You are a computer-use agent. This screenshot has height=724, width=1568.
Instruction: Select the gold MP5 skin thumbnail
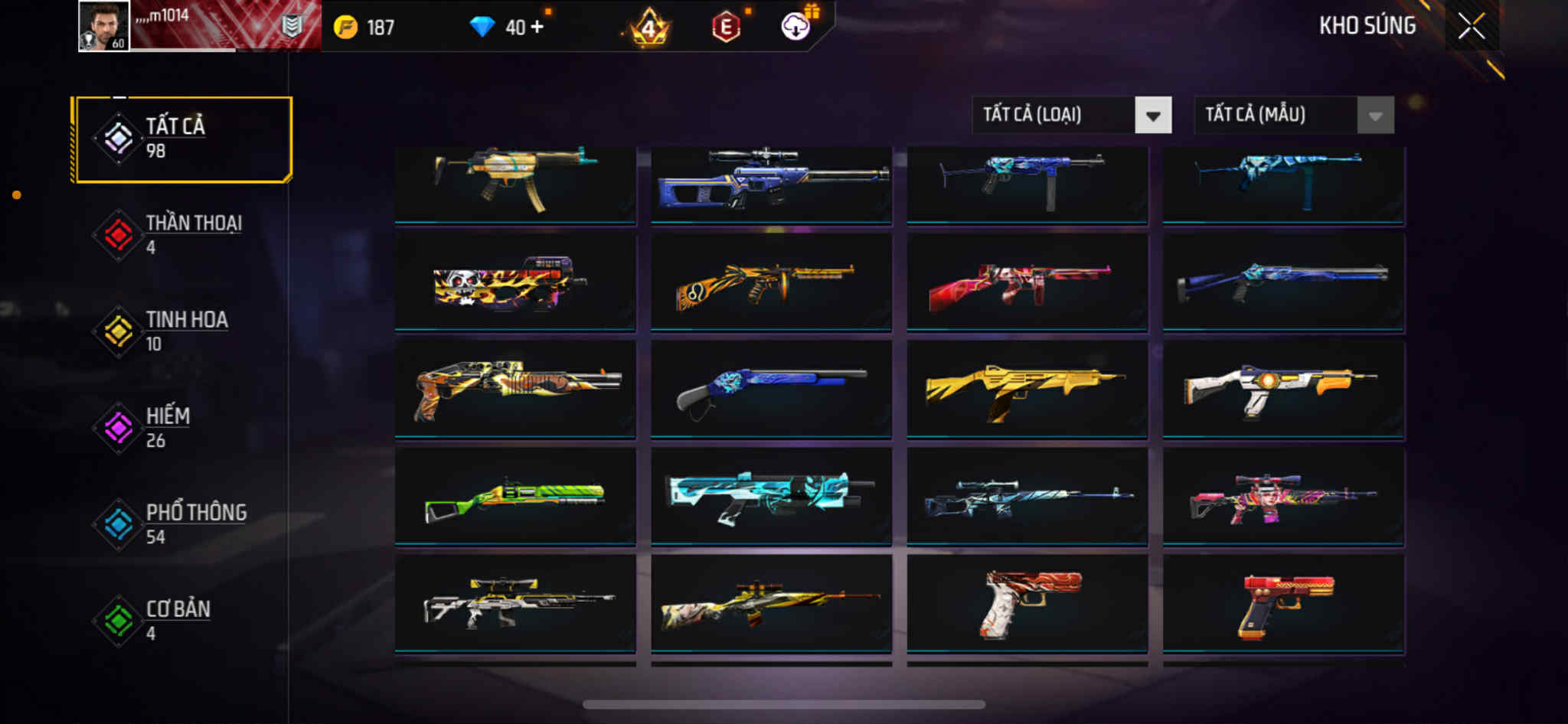pos(515,182)
